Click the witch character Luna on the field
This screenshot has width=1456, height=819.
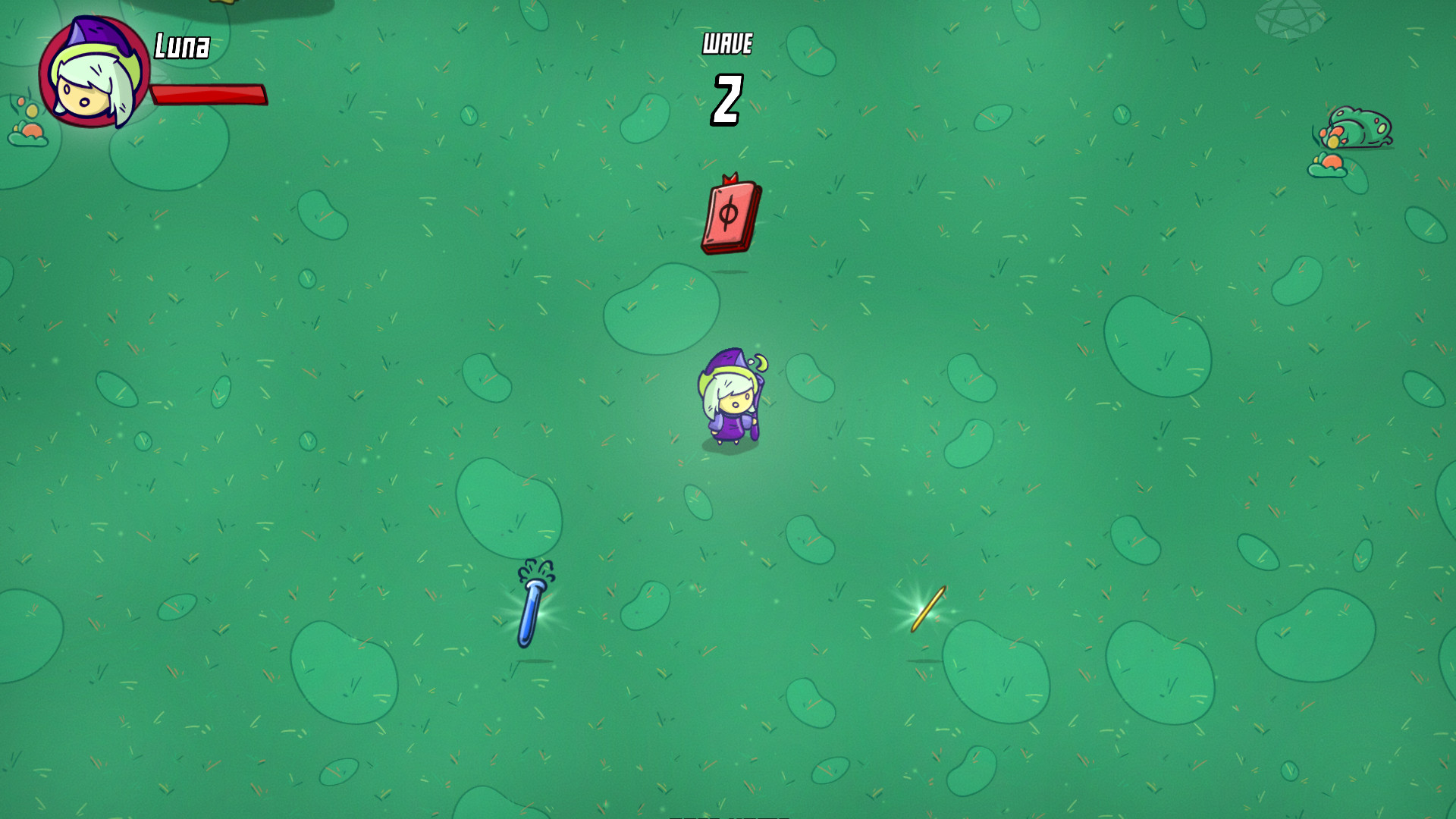730,398
